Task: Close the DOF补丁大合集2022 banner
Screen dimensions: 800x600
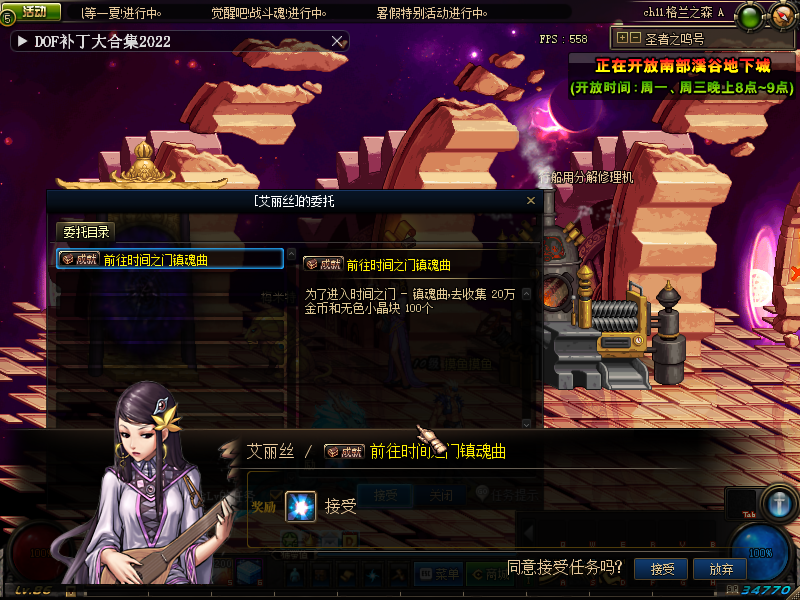Action: point(338,41)
